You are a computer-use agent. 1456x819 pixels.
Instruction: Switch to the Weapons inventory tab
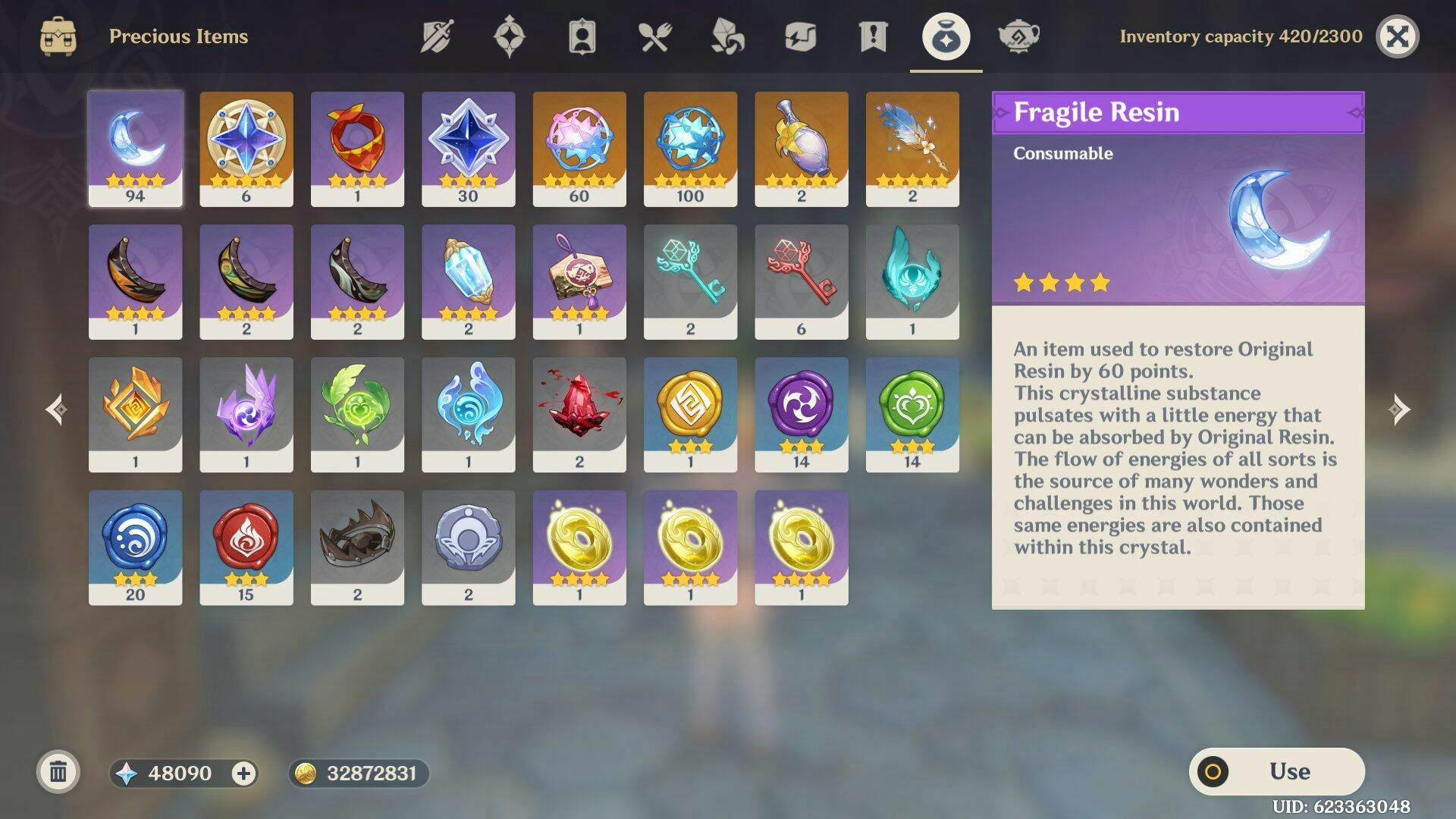(437, 36)
